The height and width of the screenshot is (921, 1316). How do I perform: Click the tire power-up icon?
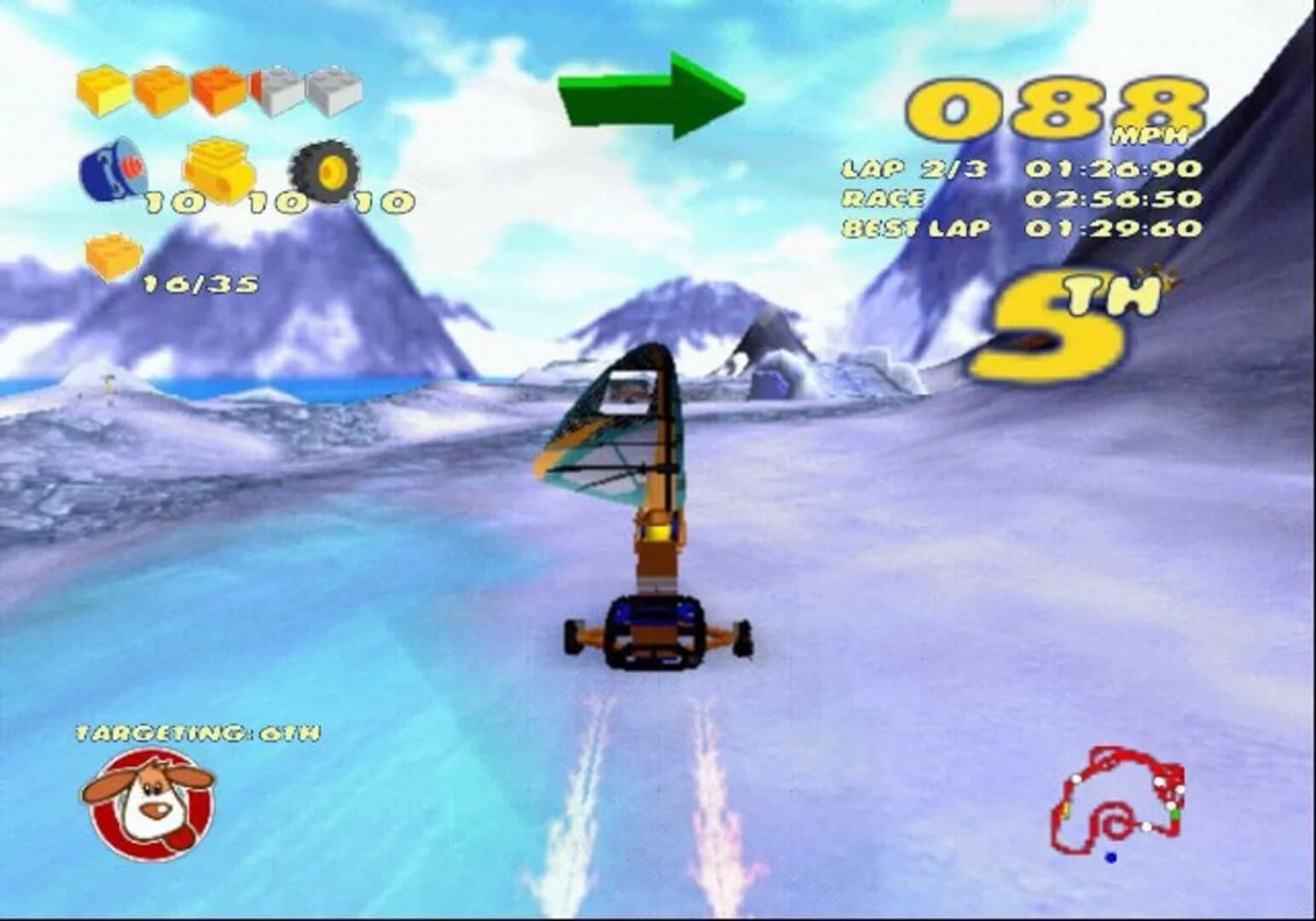323,171
